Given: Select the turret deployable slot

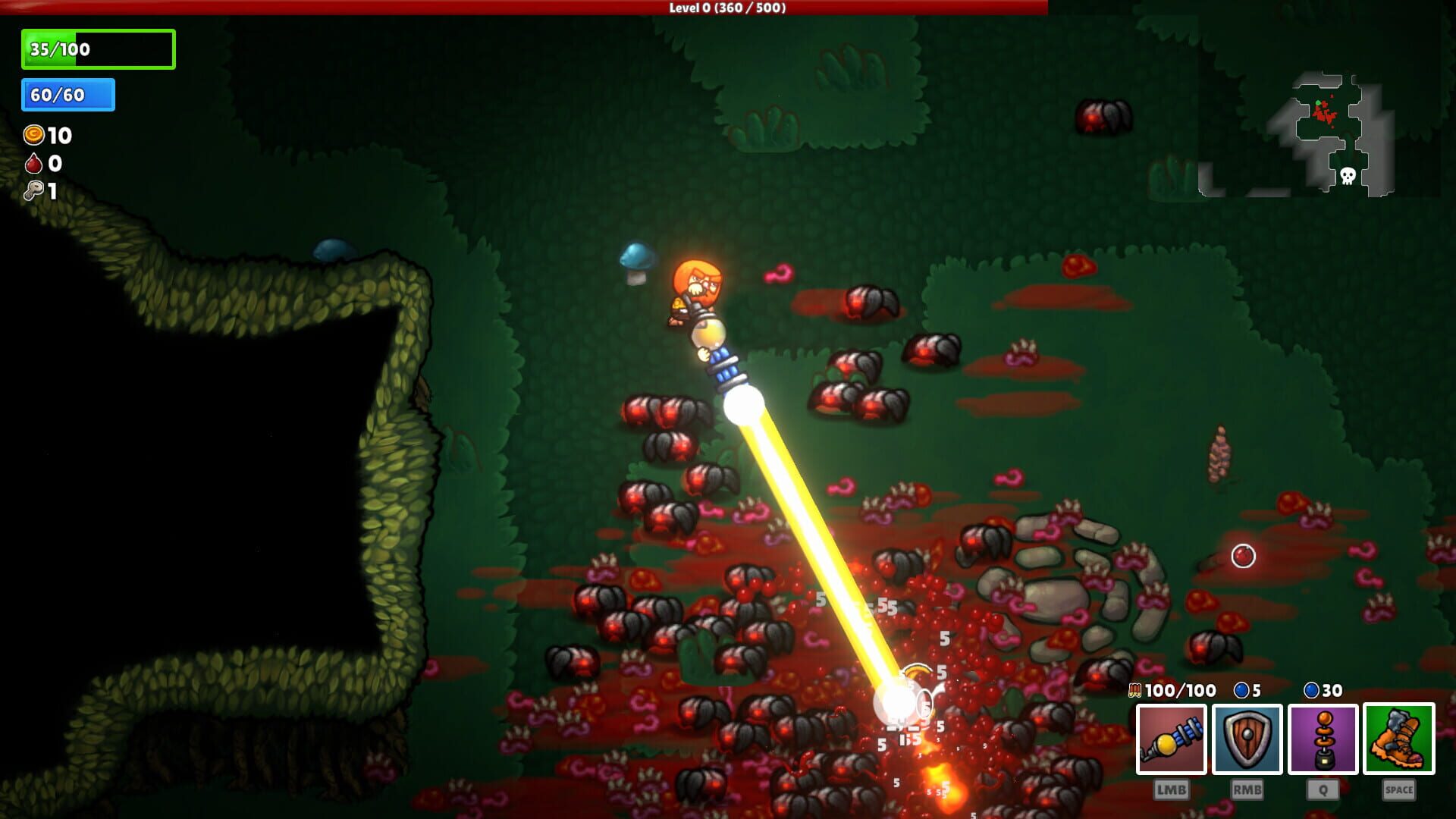Looking at the screenshot, I should pyautogui.click(x=1323, y=739).
